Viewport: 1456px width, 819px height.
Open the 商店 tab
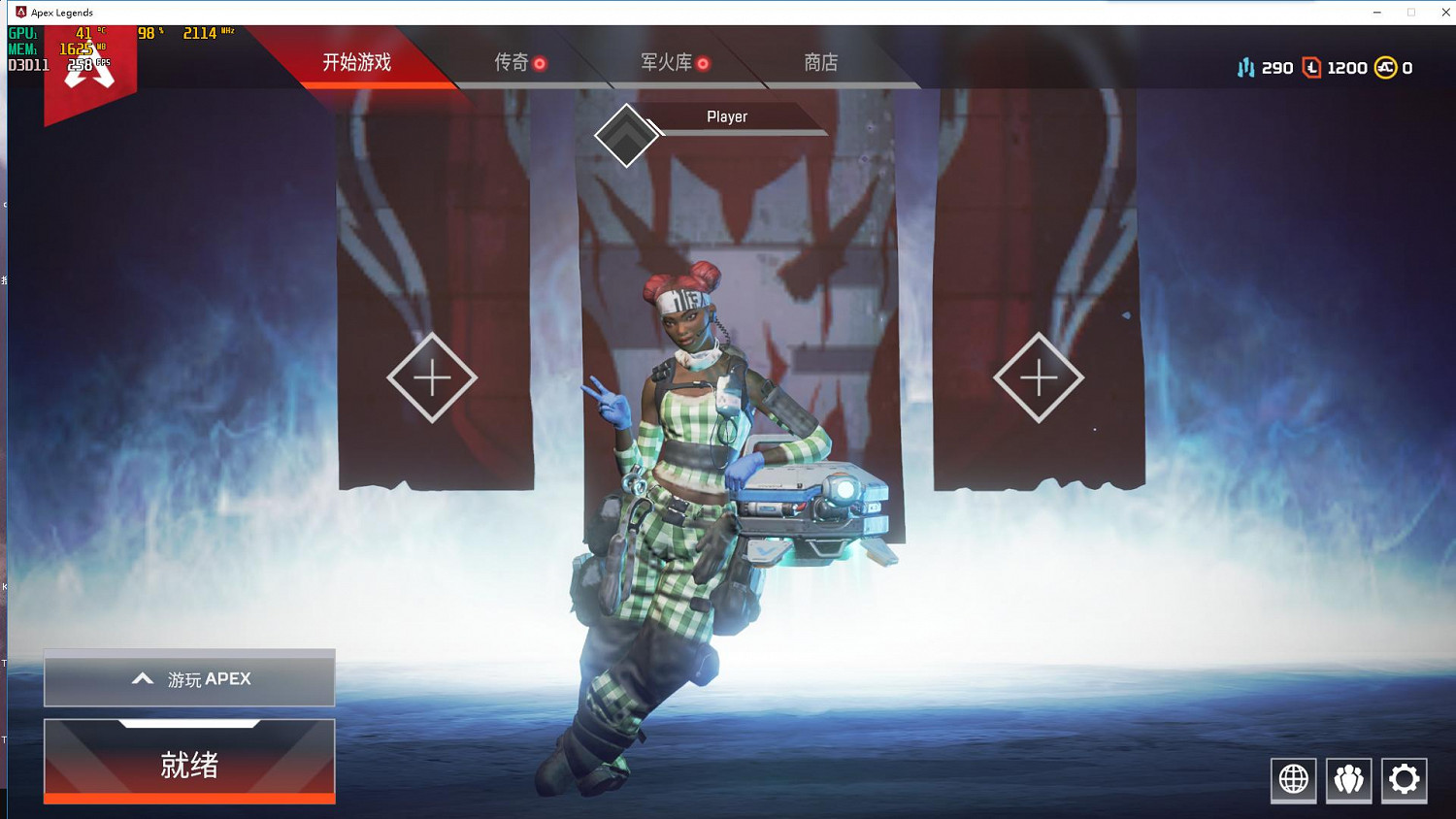[820, 61]
